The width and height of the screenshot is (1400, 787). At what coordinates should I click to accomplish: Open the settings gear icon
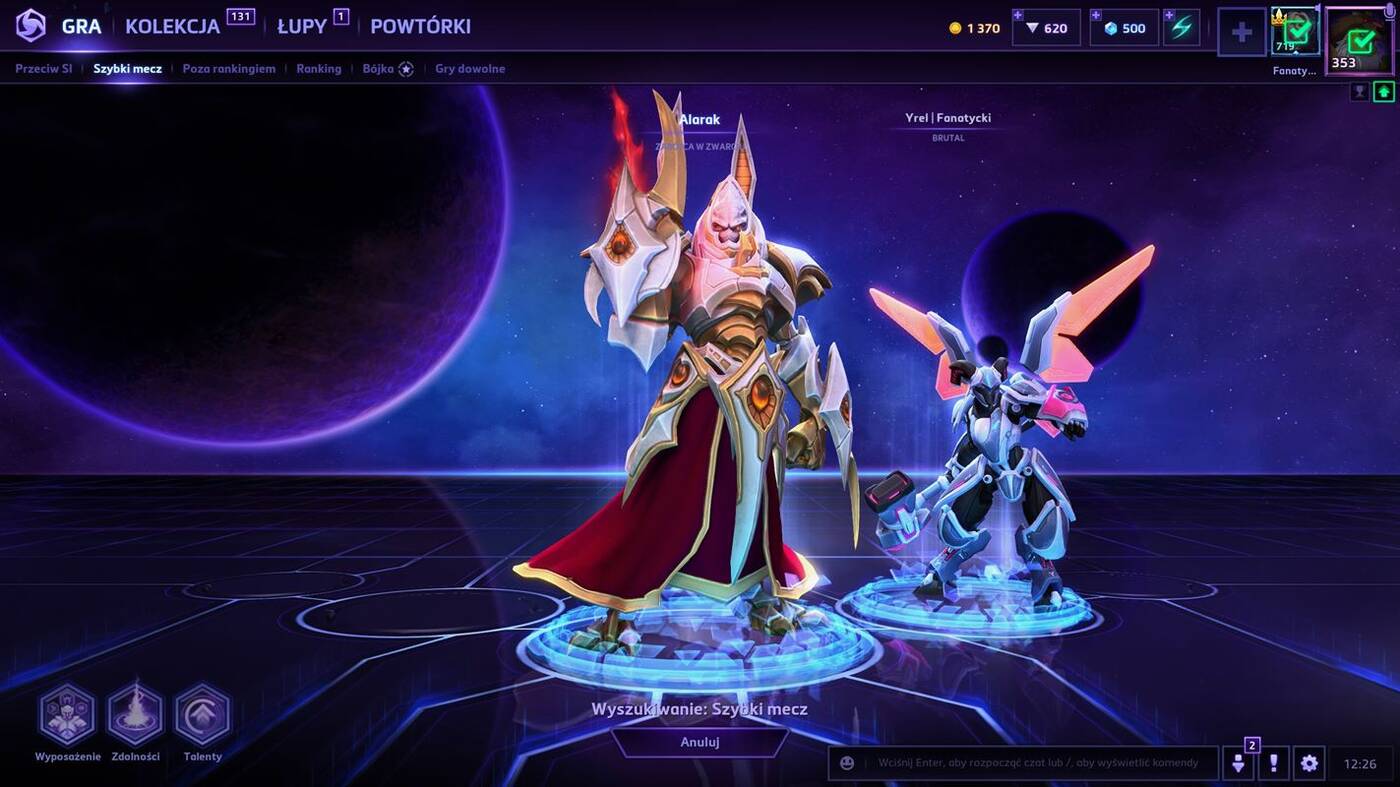[1308, 762]
